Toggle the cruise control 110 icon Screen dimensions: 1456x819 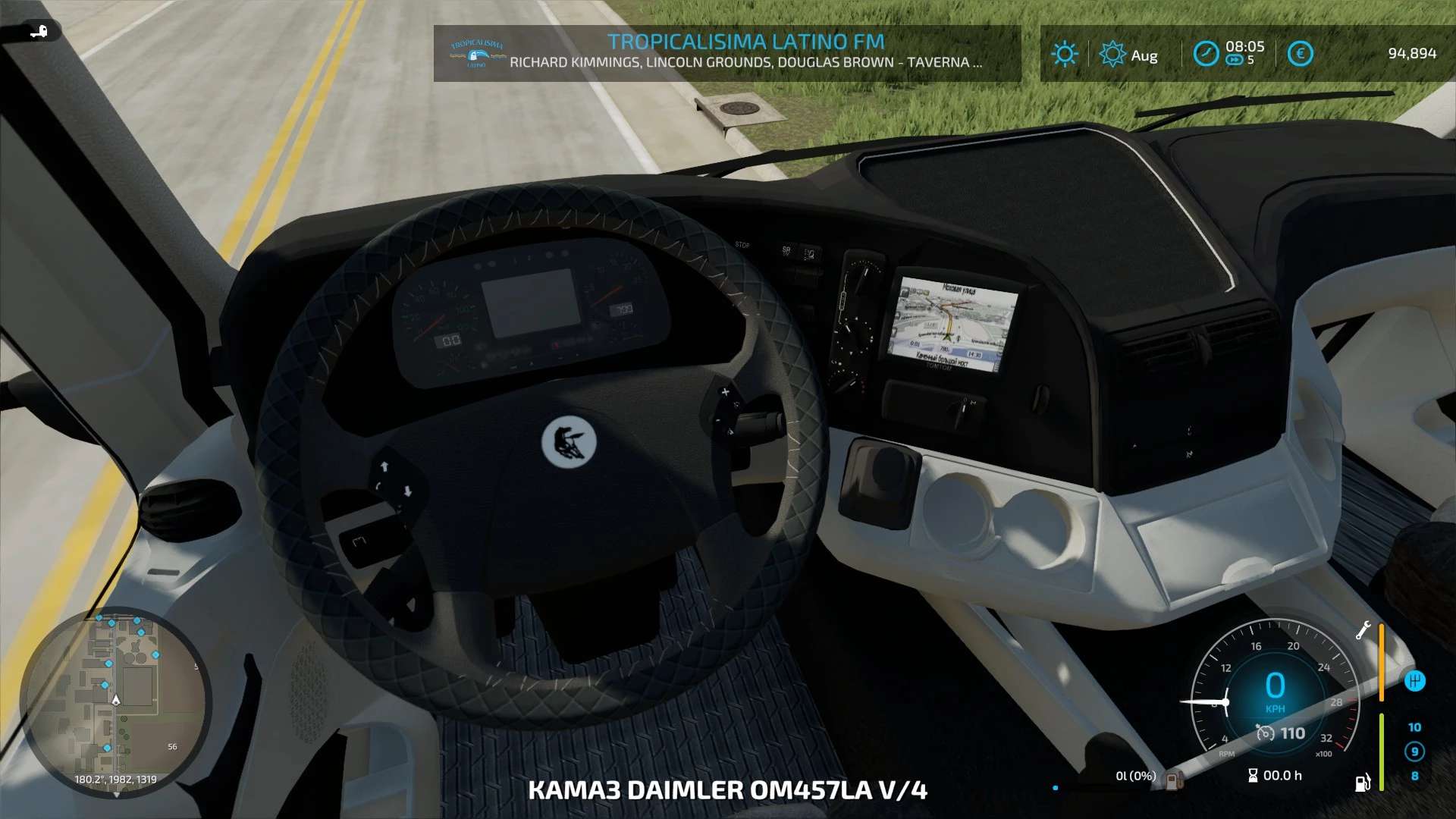[1265, 733]
